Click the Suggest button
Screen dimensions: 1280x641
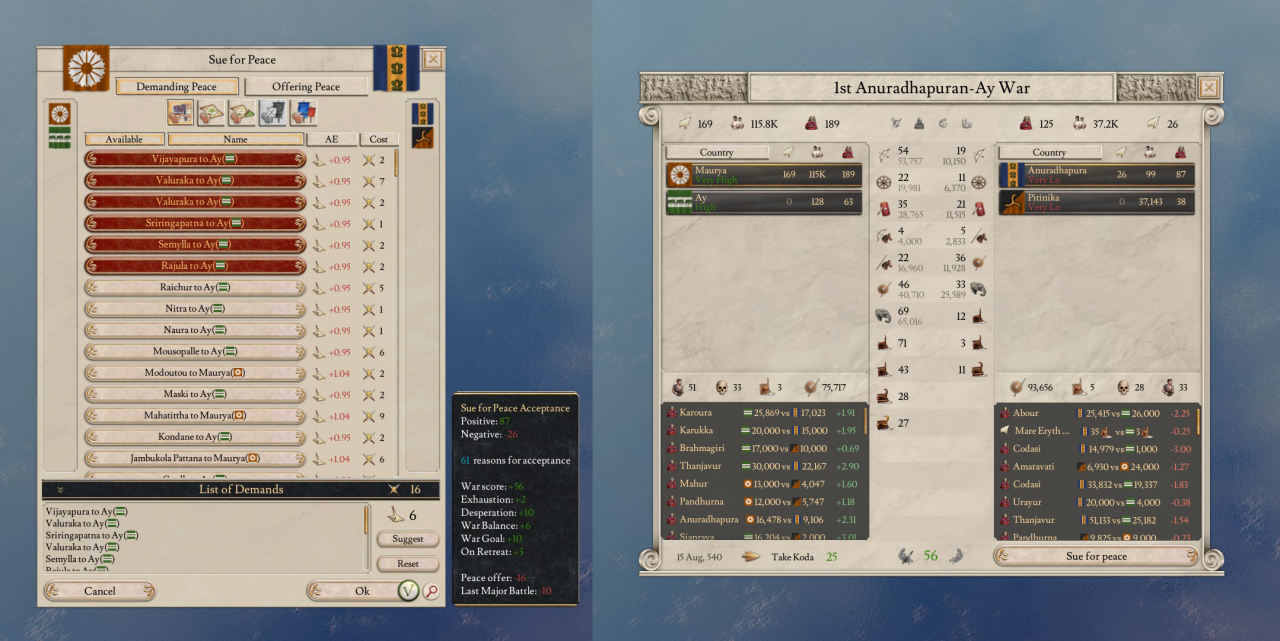coord(408,539)
